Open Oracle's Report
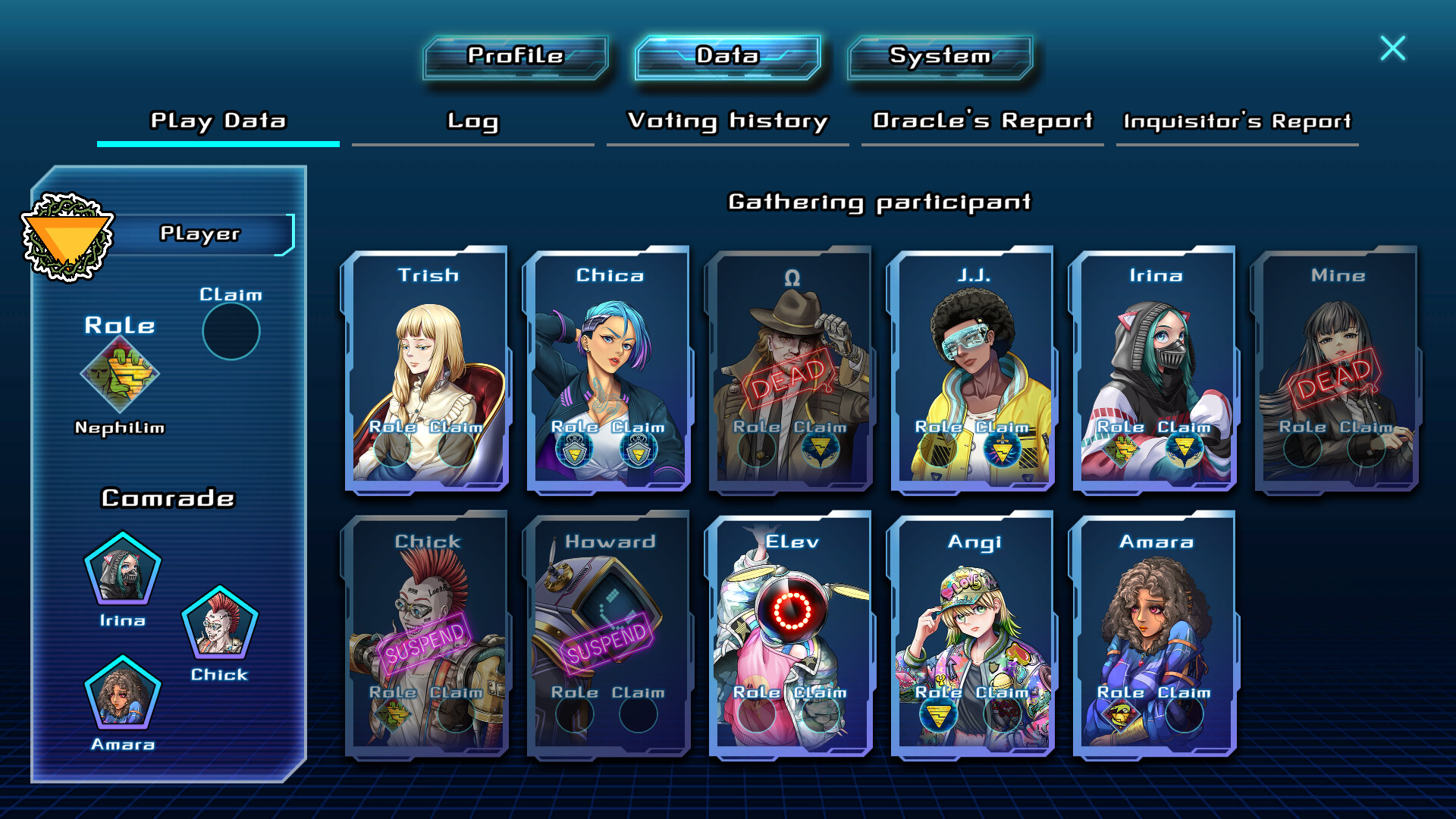 (982, 121)
